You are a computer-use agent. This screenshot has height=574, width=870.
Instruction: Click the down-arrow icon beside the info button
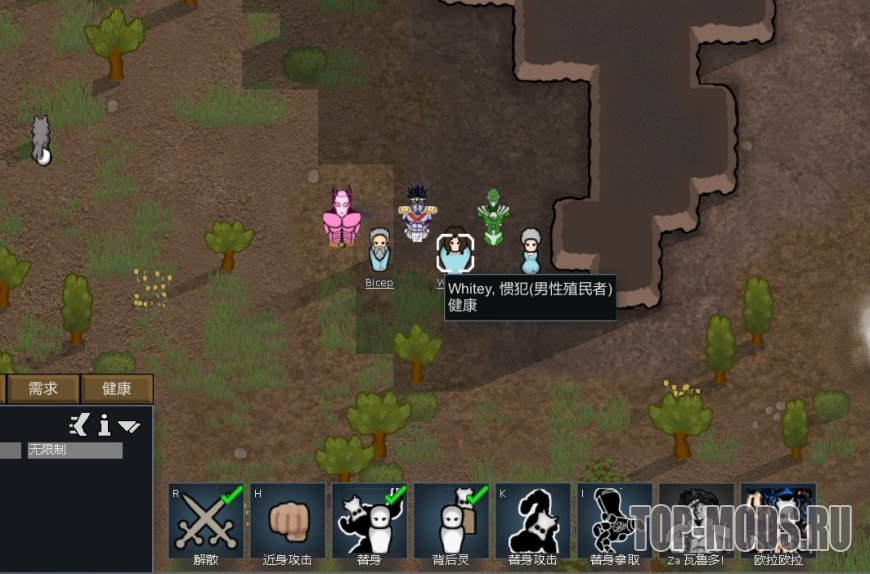click(x=129, y=427)
